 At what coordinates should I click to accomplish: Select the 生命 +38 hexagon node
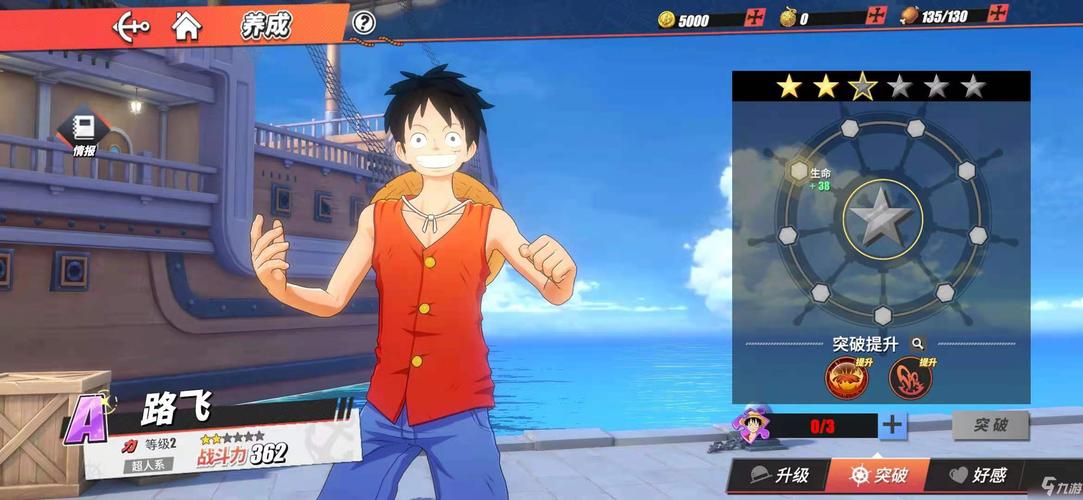point(800,171)
